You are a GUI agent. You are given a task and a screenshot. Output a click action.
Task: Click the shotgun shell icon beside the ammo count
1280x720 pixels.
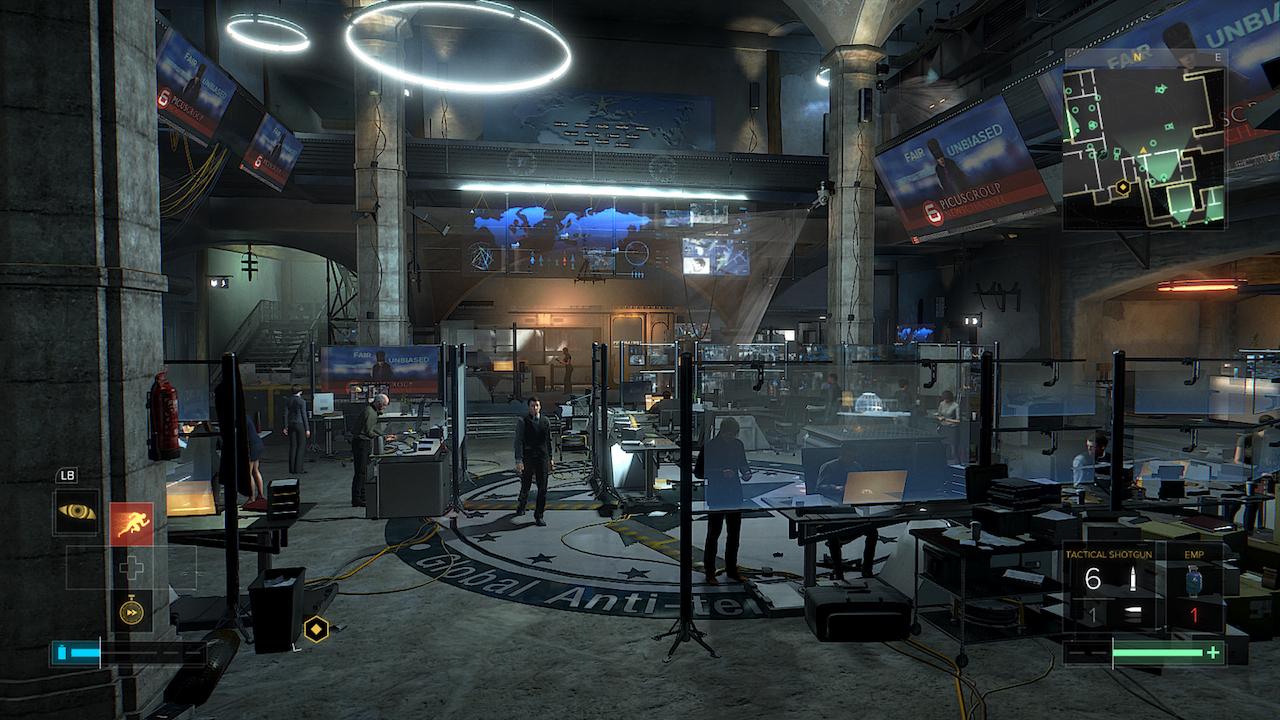(1133, 579)
